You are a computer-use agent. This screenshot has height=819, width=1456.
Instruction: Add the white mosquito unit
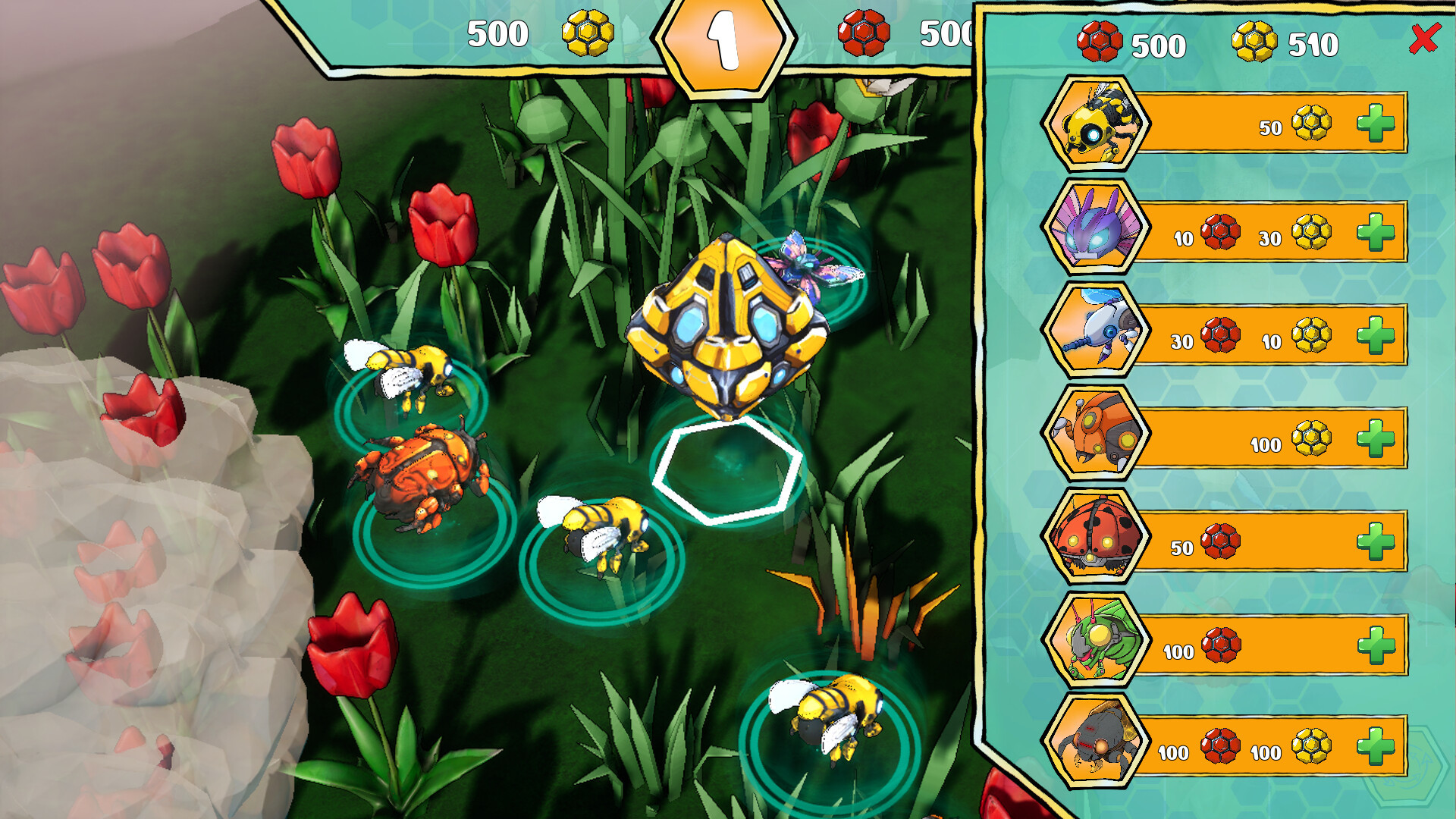tap(1376, 335)
